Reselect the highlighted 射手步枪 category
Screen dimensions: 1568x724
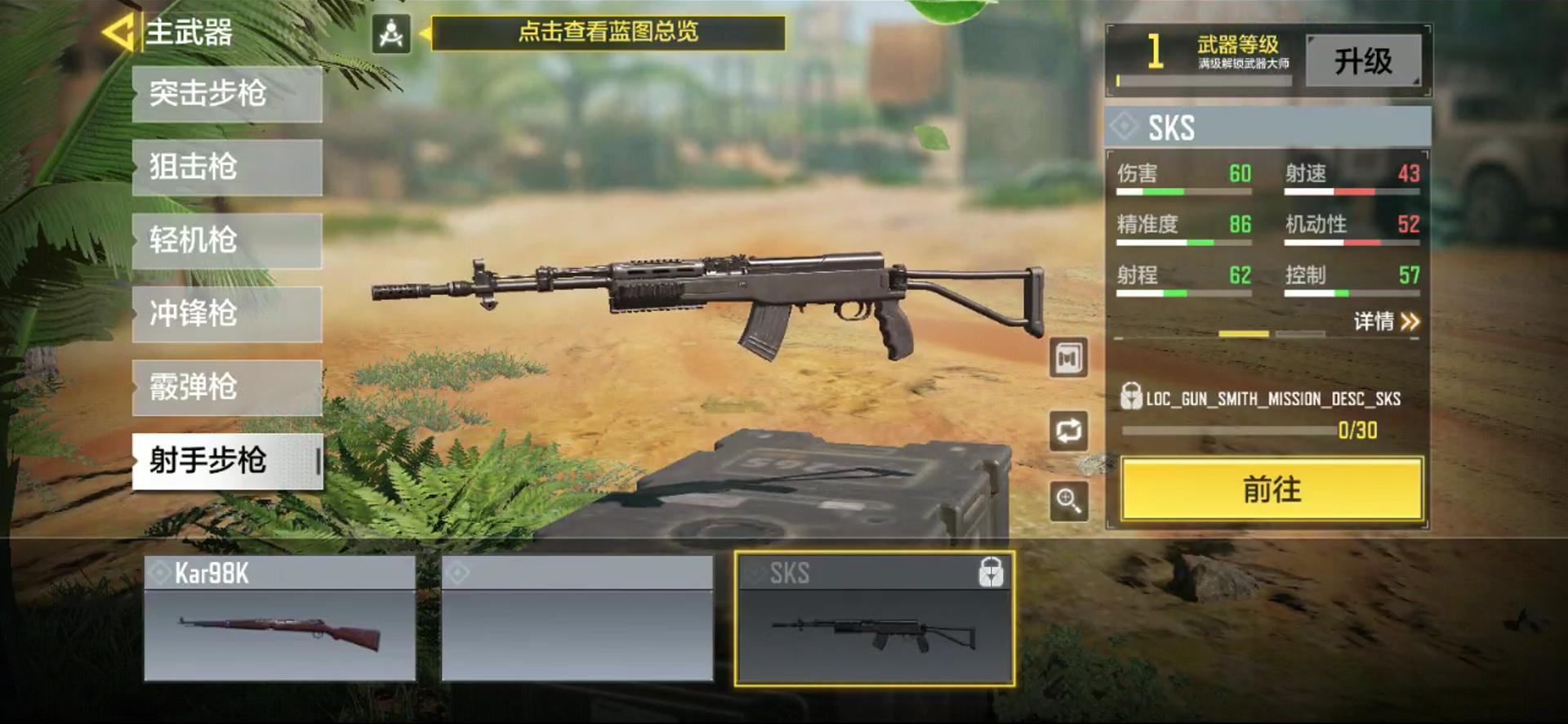coord(226,462)
